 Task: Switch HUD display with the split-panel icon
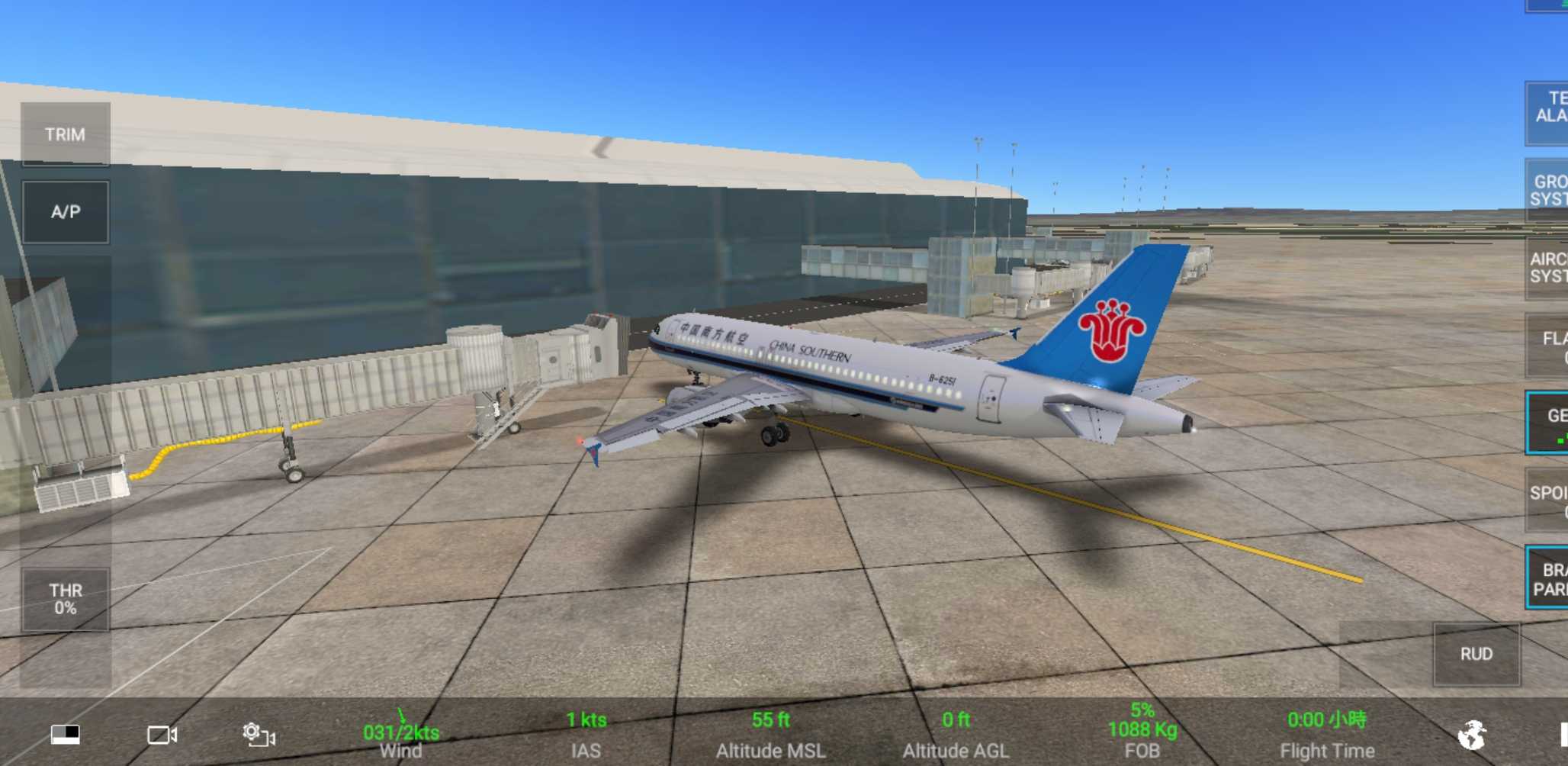(x=66, y=734)
